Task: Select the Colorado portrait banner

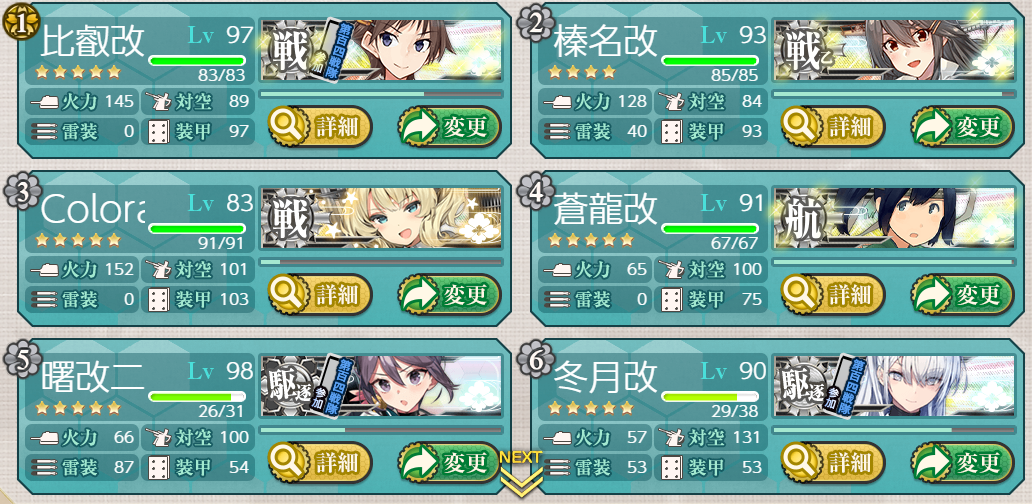Action: [380, 219]
